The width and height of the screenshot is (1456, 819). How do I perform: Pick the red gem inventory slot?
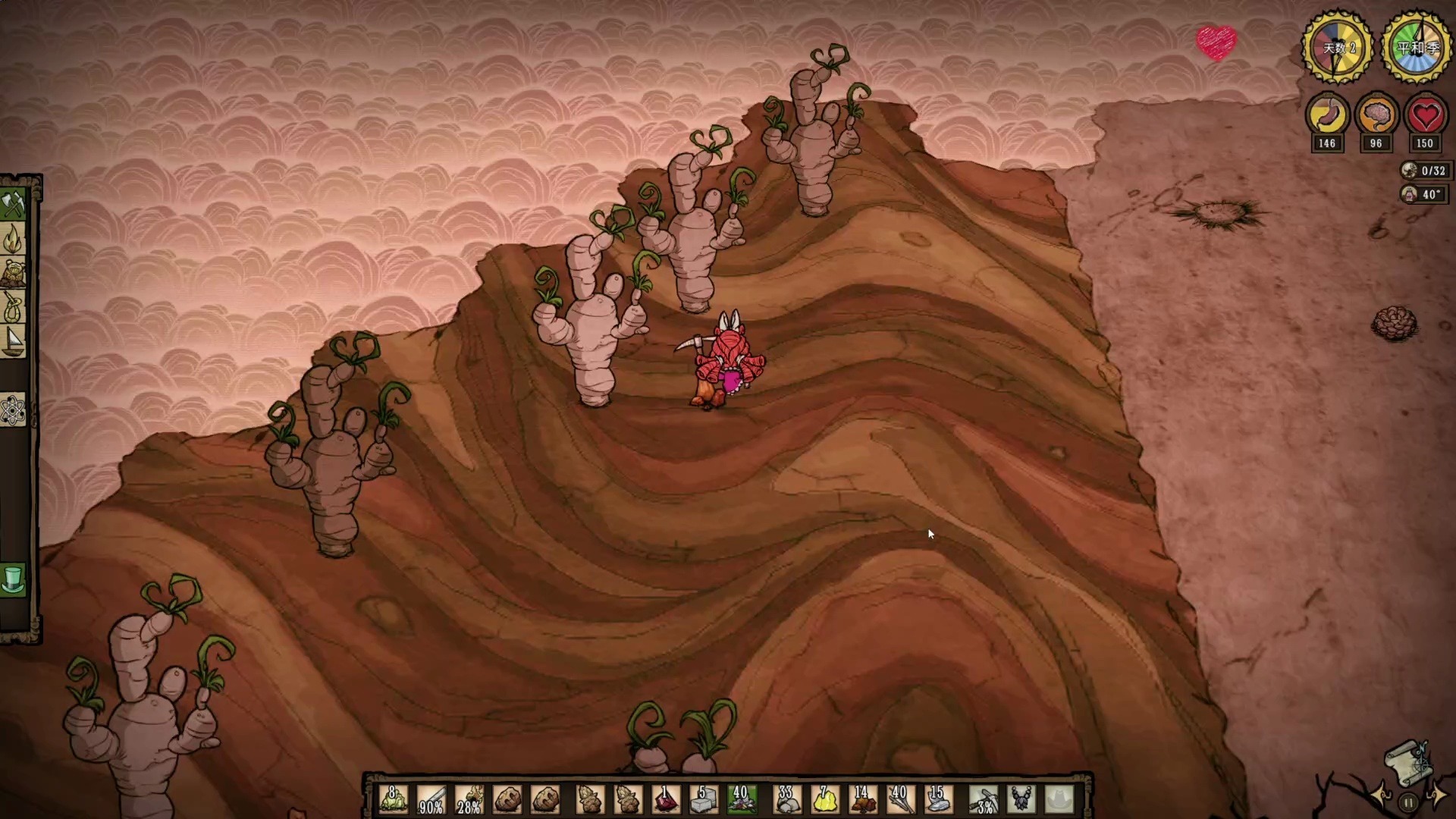click(x=665, y=799)
